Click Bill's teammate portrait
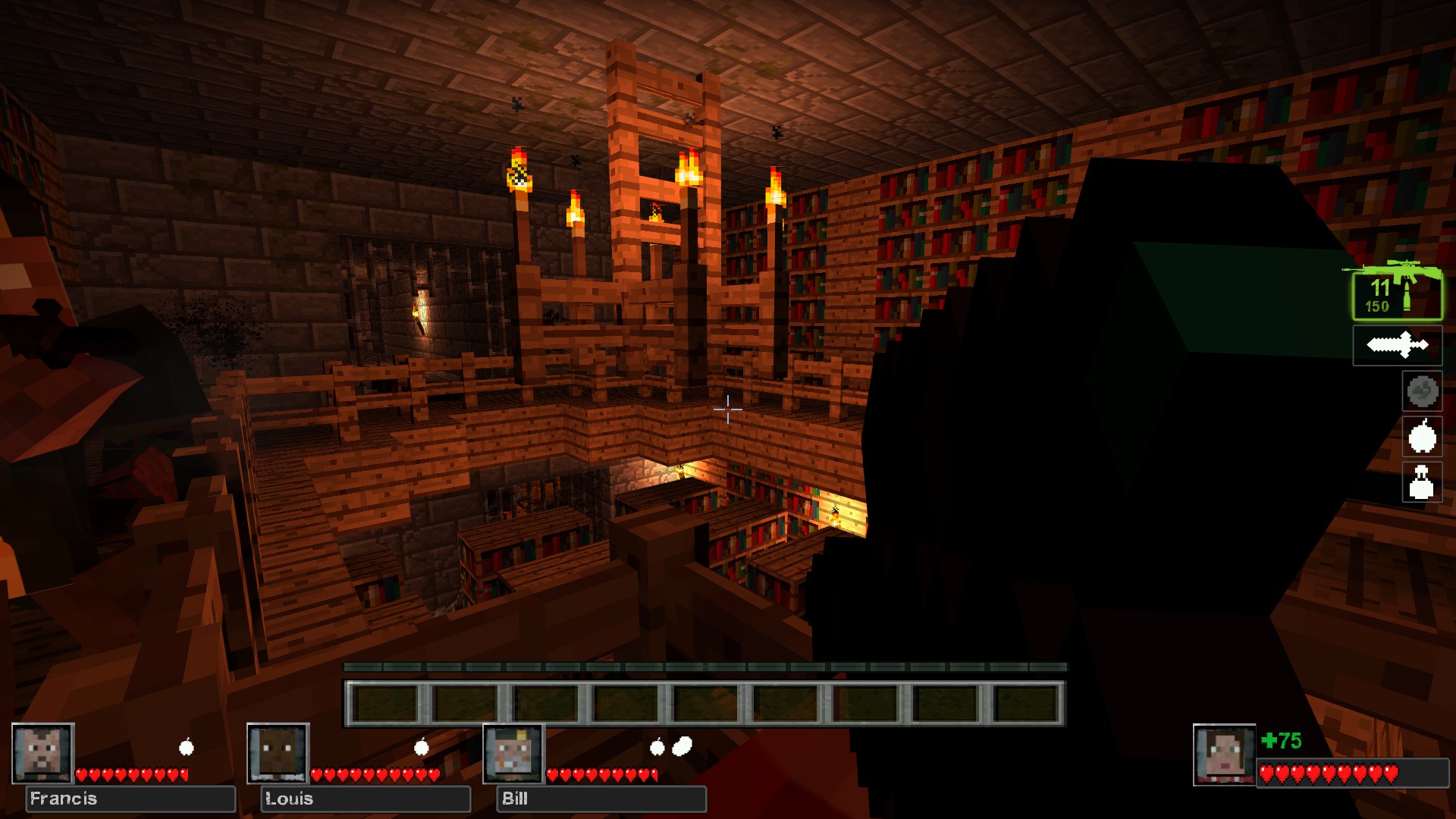1456x819 pixels. 513,753
